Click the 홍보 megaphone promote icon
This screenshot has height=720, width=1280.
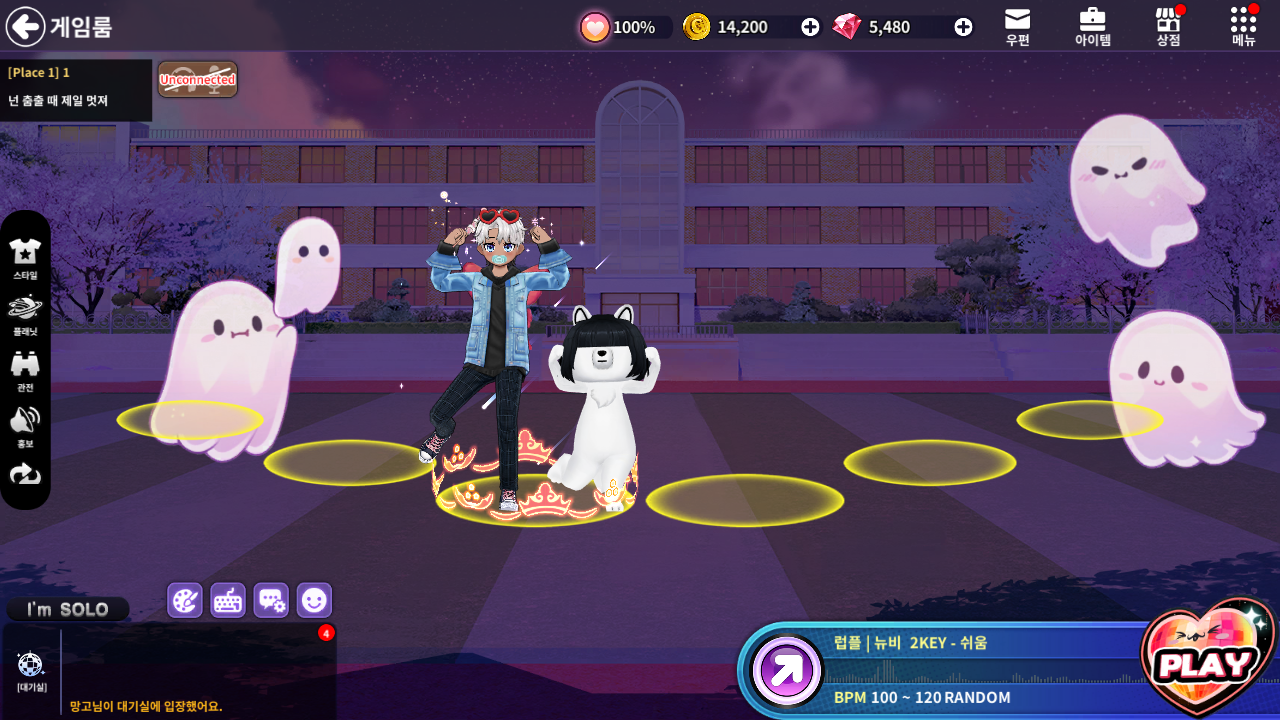(x=25, y=425)
